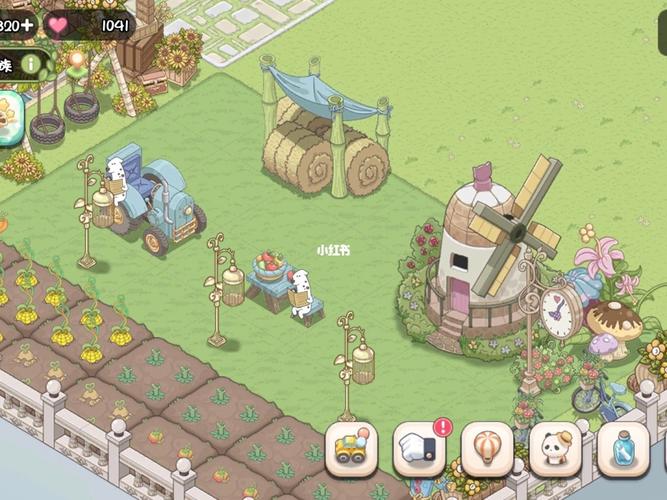Open the panda with straw hat menu
Viewport: 667px width, 500px height.
tap(555, 449)
